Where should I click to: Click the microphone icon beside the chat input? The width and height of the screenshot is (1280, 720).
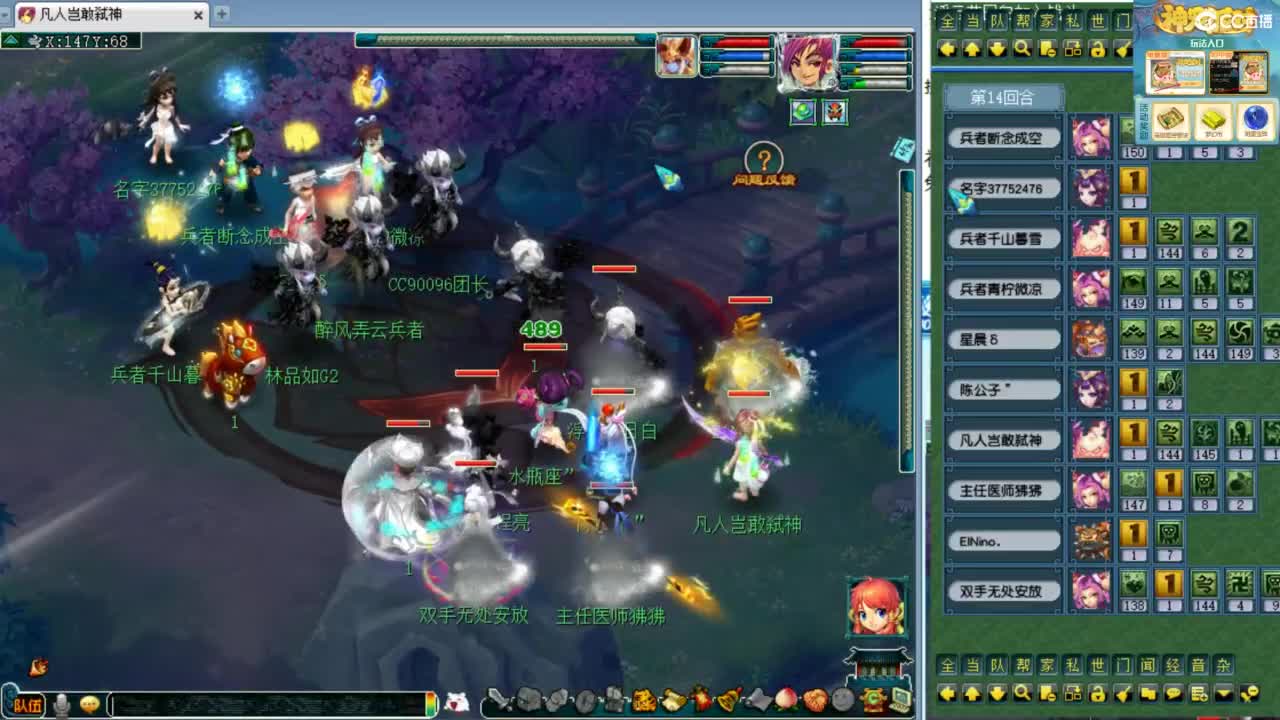(x=62, y=703)
